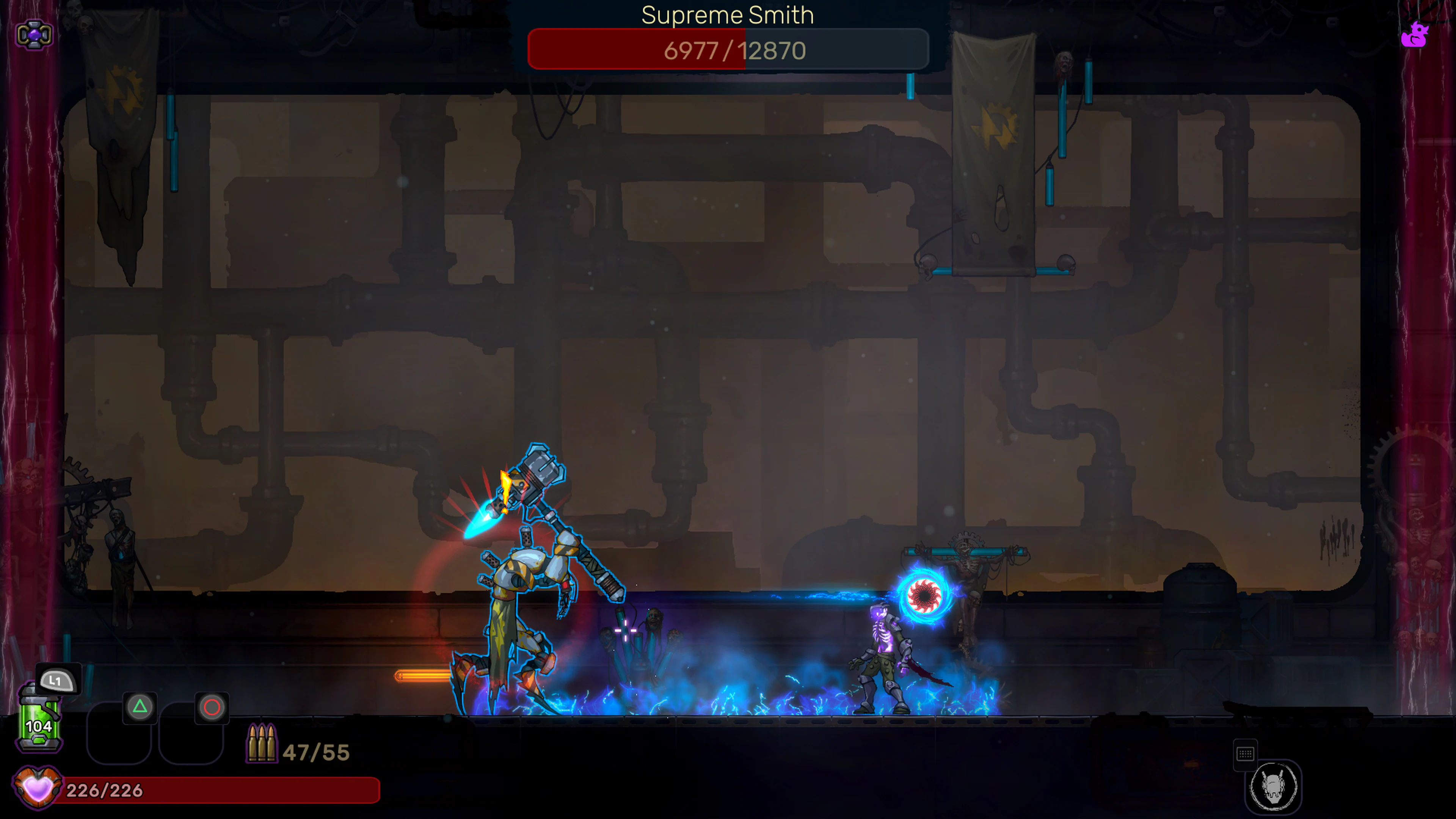Select the Supreme Smith boss name banner
This screenshot has height=819, width=1456.
click(728, 15)
